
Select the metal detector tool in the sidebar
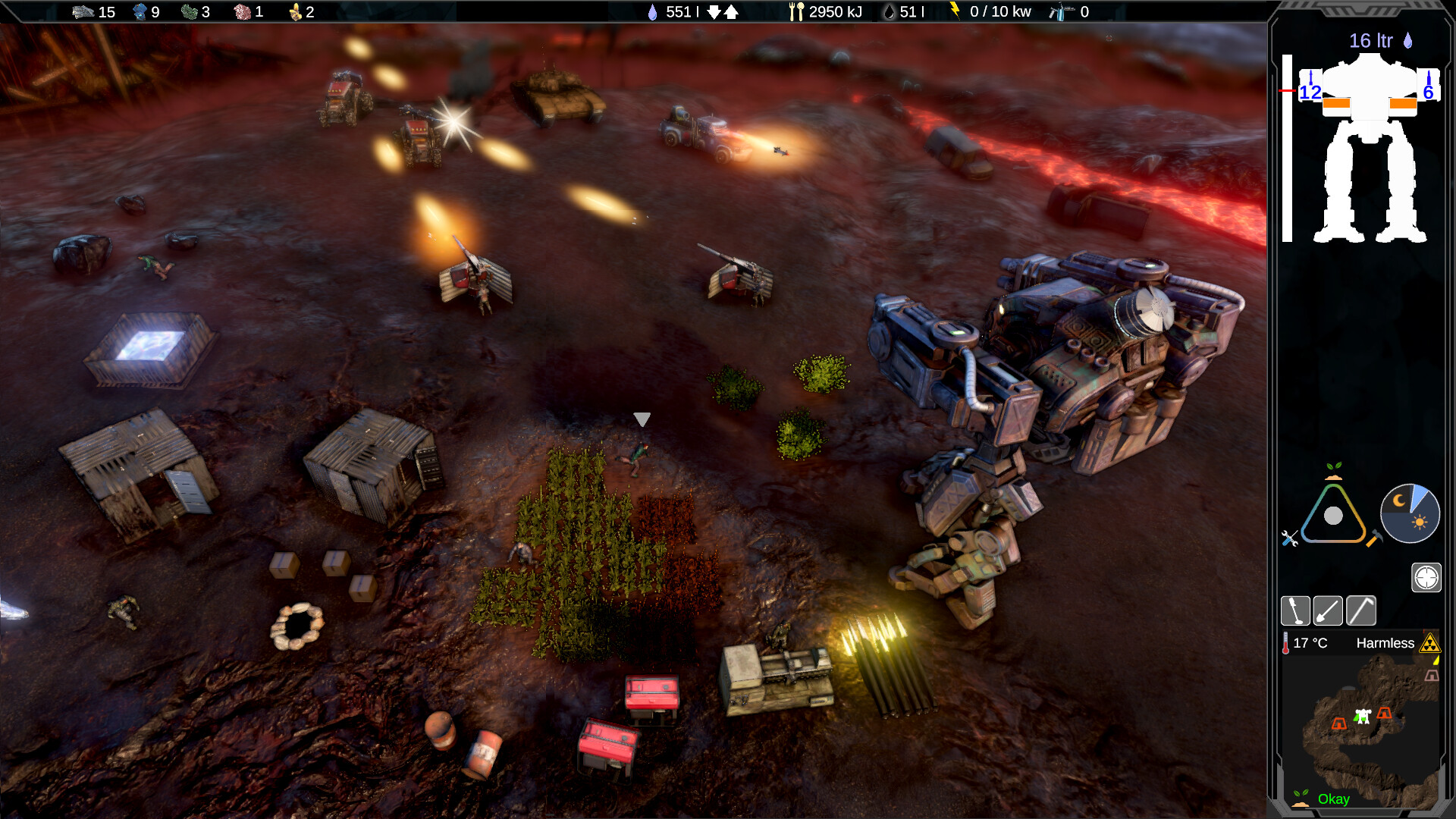coord(1296,610)
